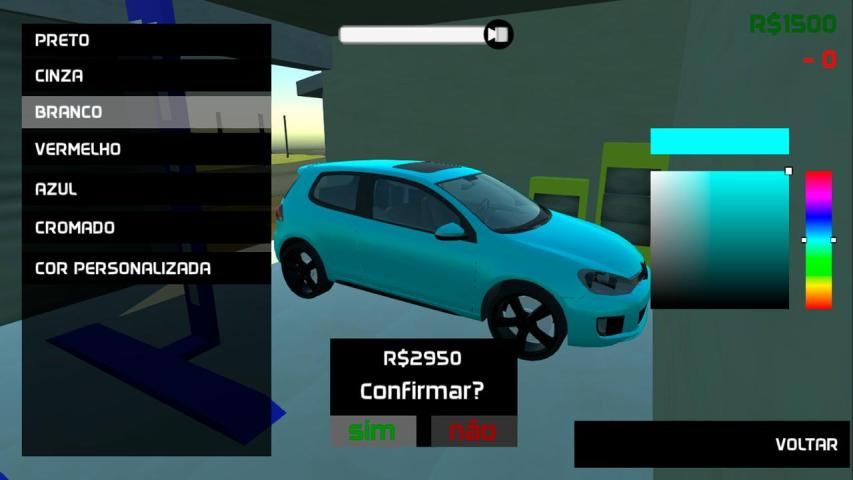Choose the CINZA paint color
This screenshot has height=480, width=853.
point(146,76)
